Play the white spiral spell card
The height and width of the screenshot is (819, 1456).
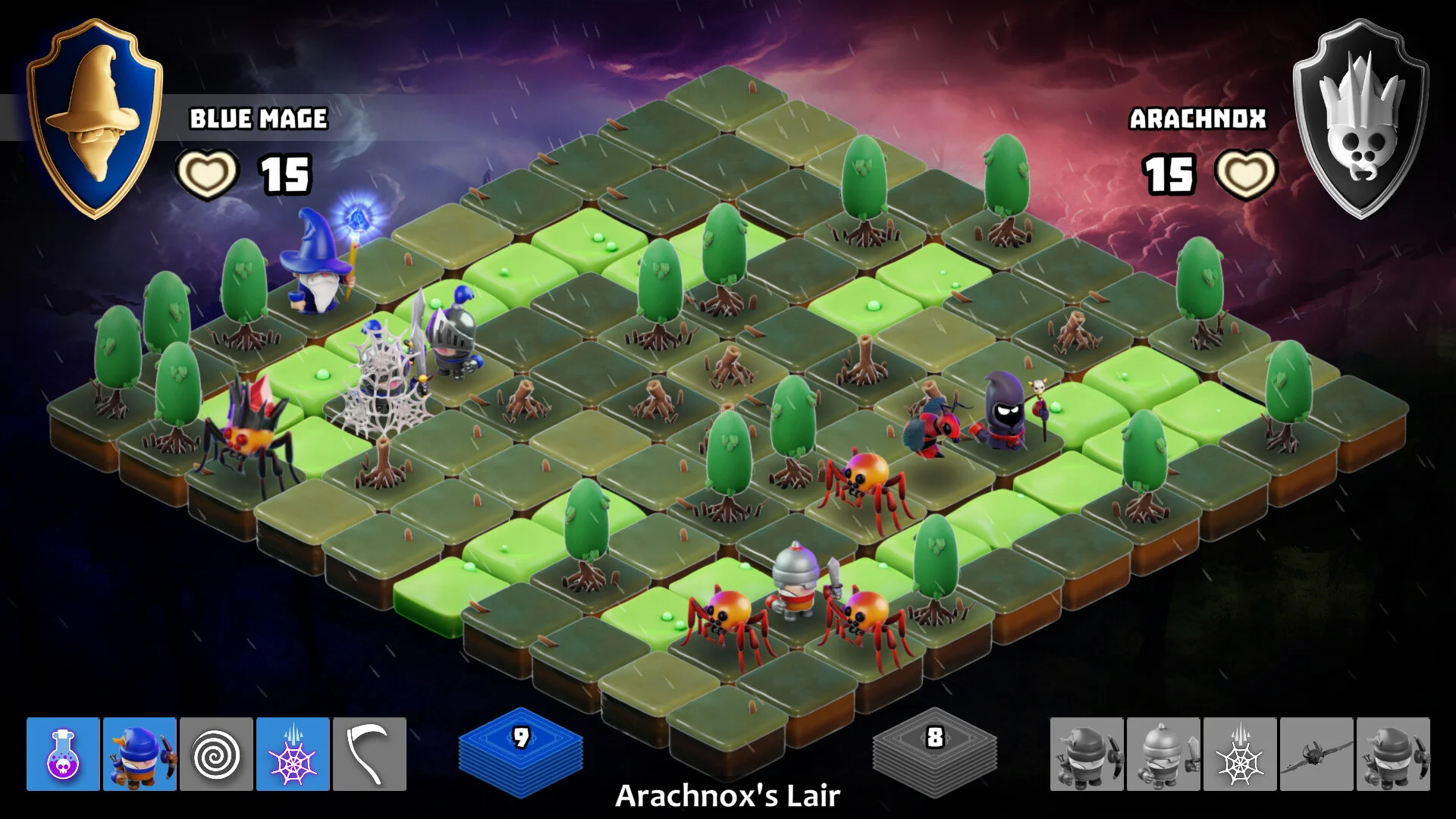216,755
